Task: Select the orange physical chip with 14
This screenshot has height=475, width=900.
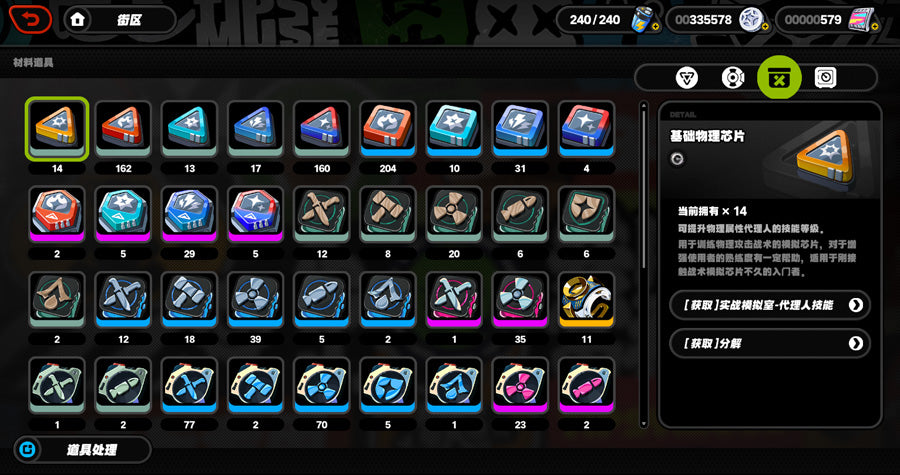Action: pyautogui.click(x=57, y=129)
